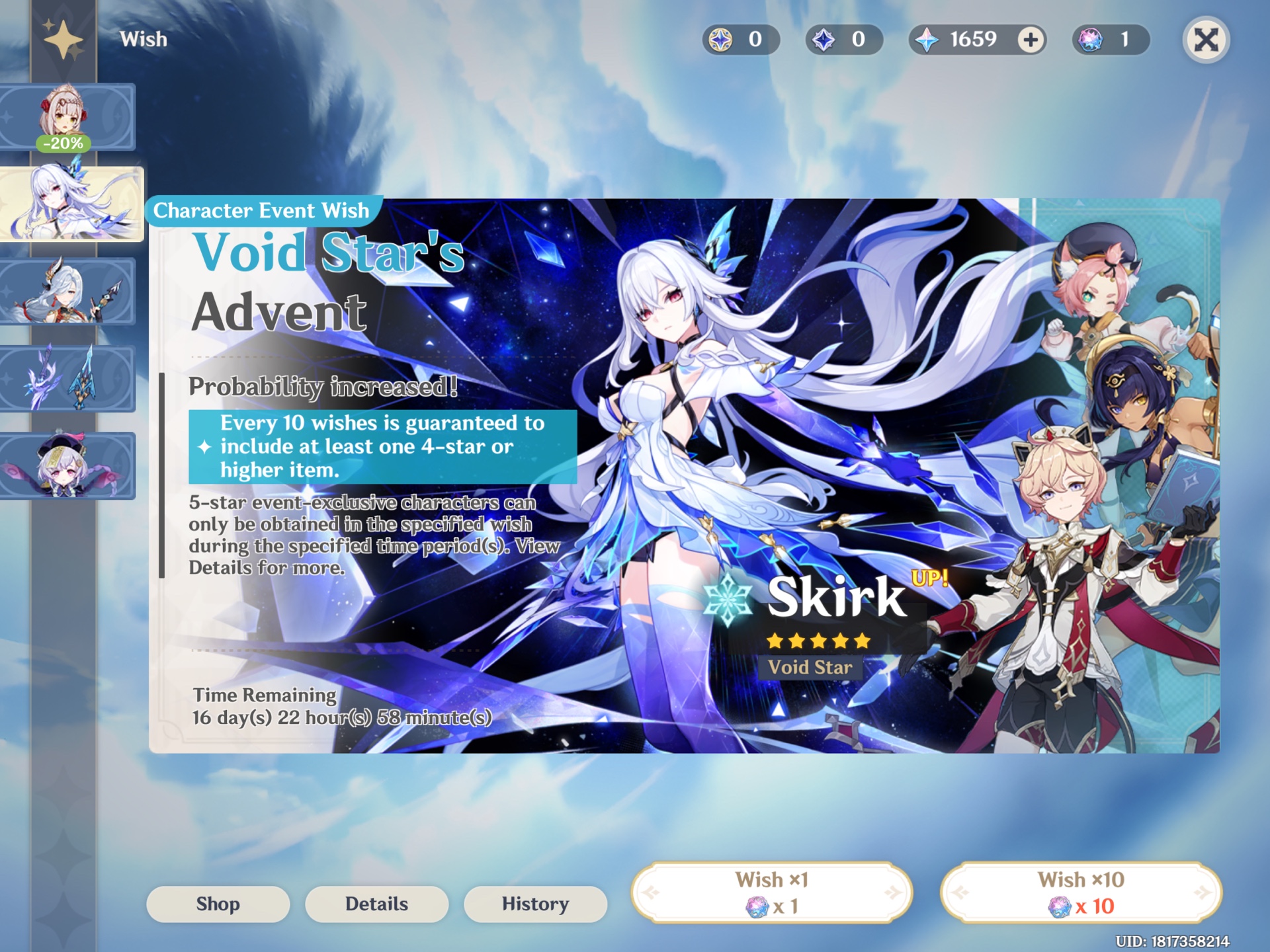The height and width of the screenshot is (952, 1270).
Task: Select the Noelle banner with -20% discount
Action: point(68,116)
